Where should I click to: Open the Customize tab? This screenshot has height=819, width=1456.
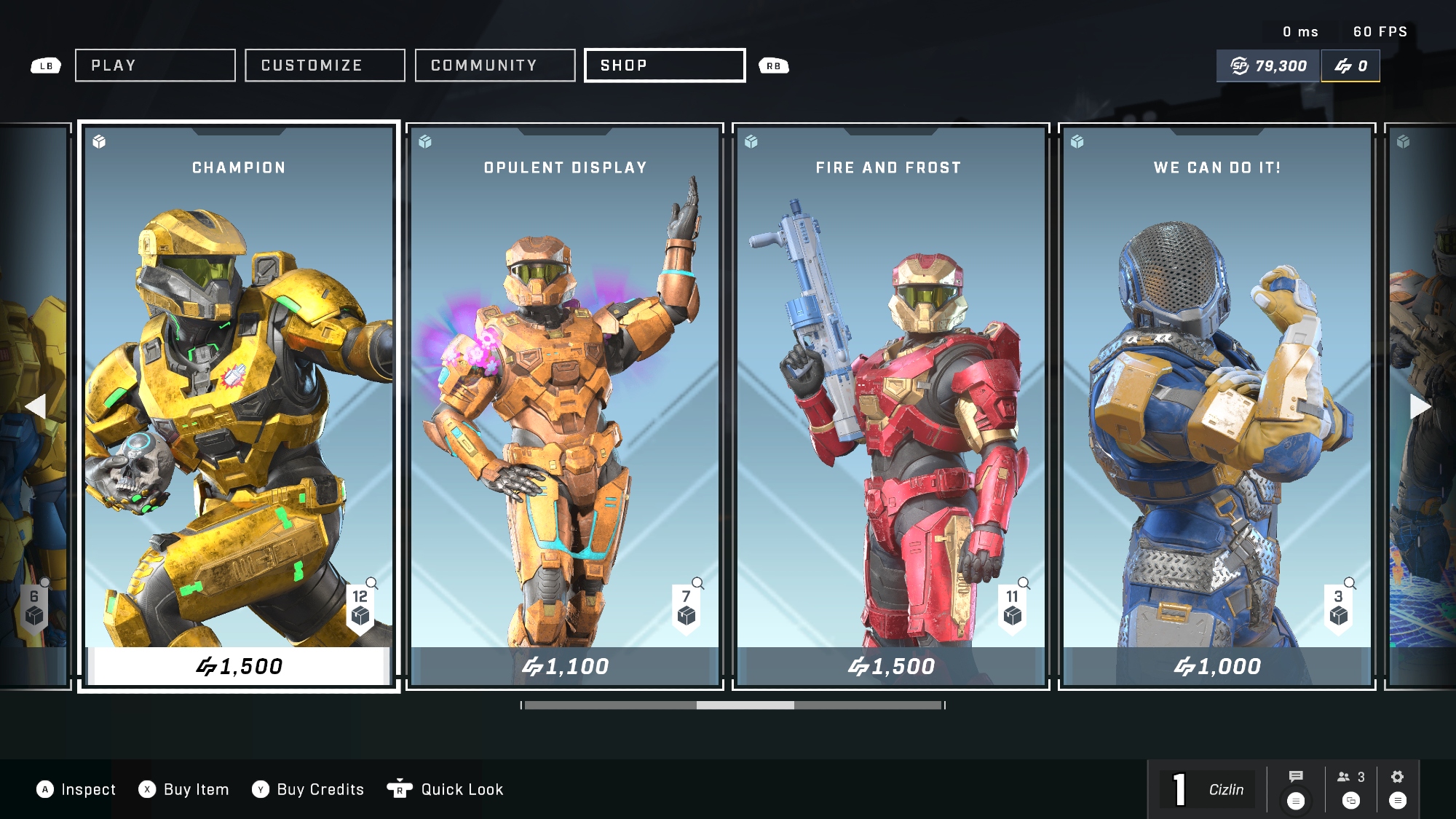(325, 66)
